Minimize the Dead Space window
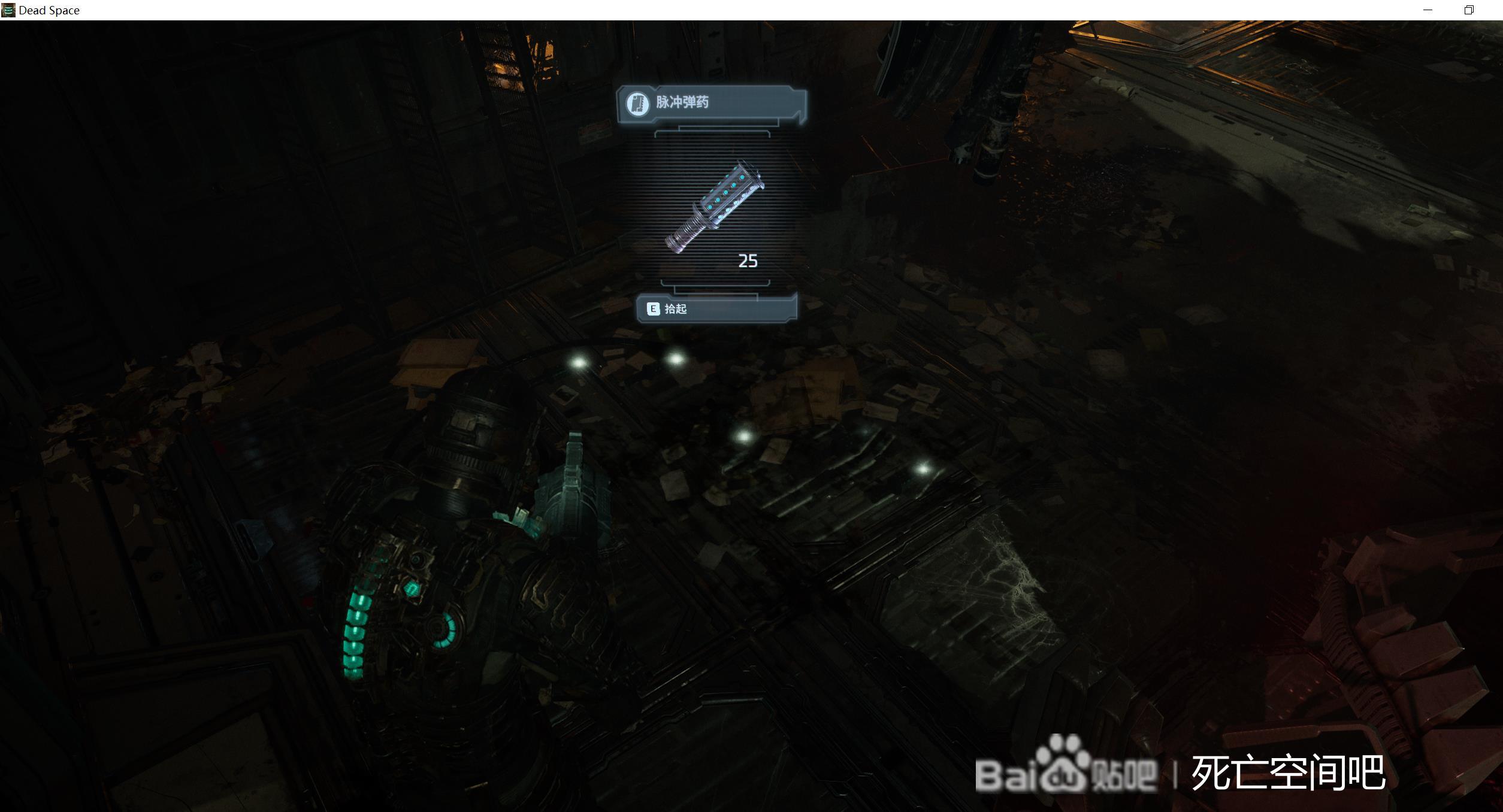This screenshot has width=1503, height=812. (1428, 10)
